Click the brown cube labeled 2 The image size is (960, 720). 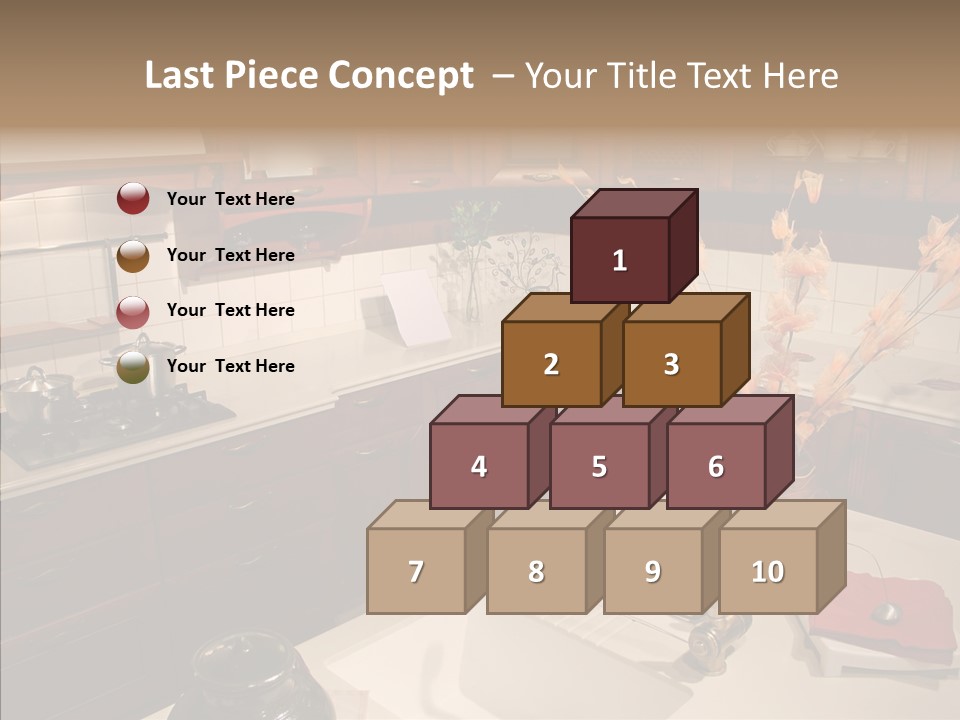(x=551, y=364)
